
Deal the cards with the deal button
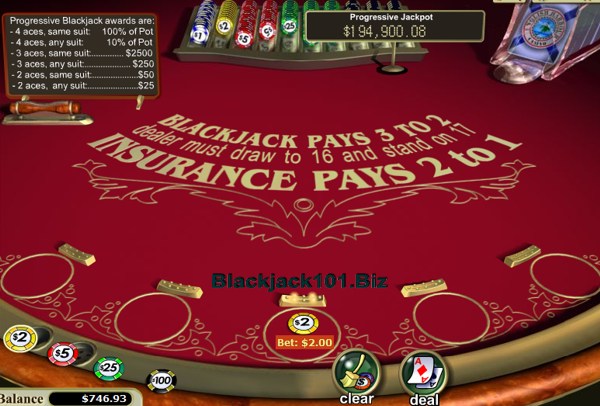(423, 375)
